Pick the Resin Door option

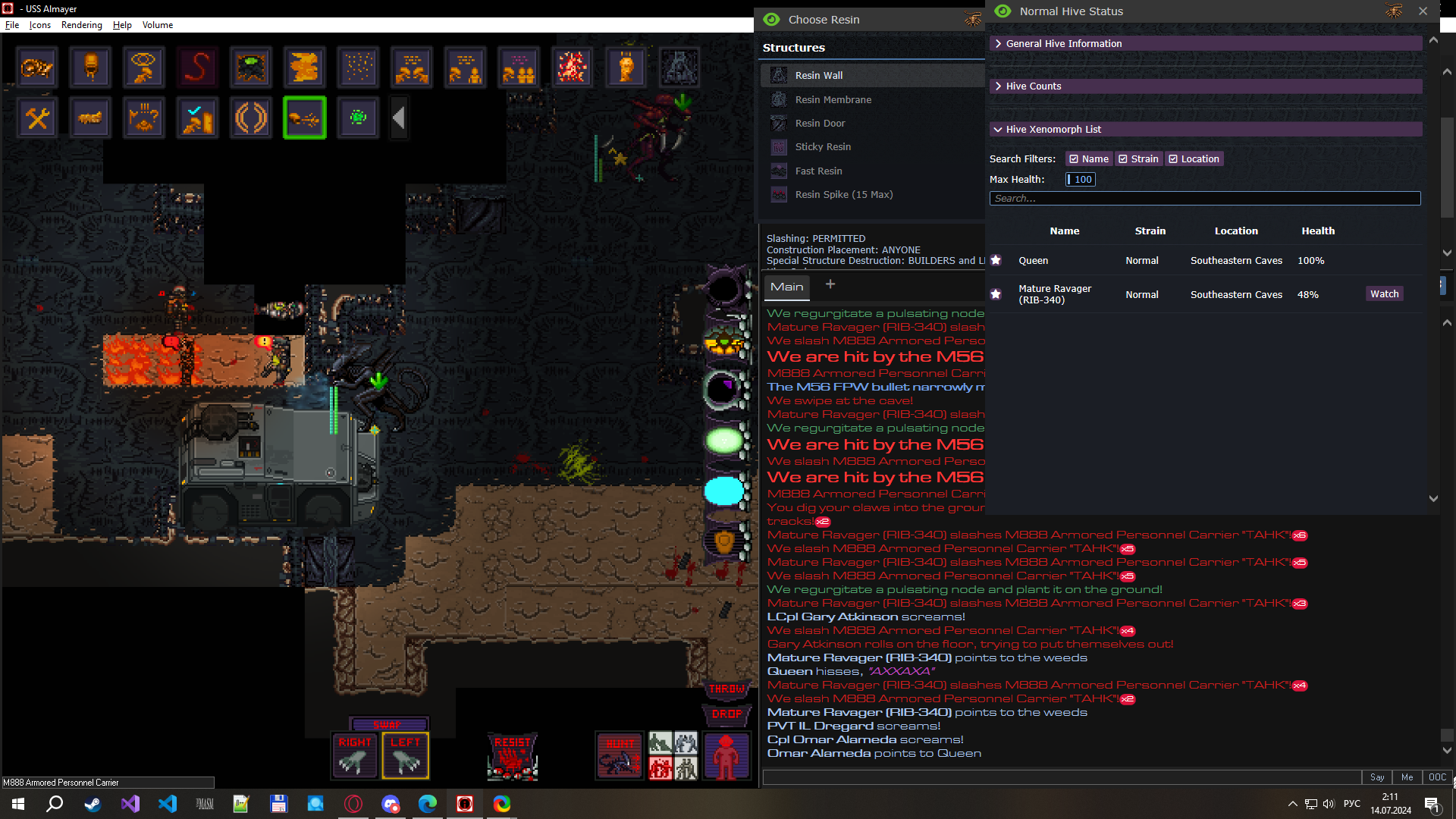pos(820,124)
